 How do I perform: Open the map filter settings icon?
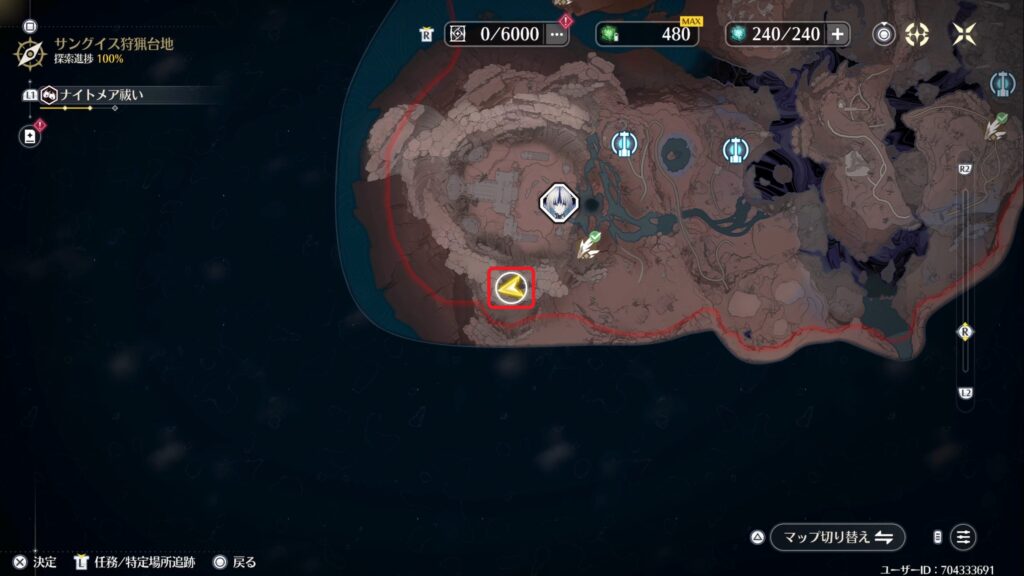pyautogui.click(x=962, y=537)
